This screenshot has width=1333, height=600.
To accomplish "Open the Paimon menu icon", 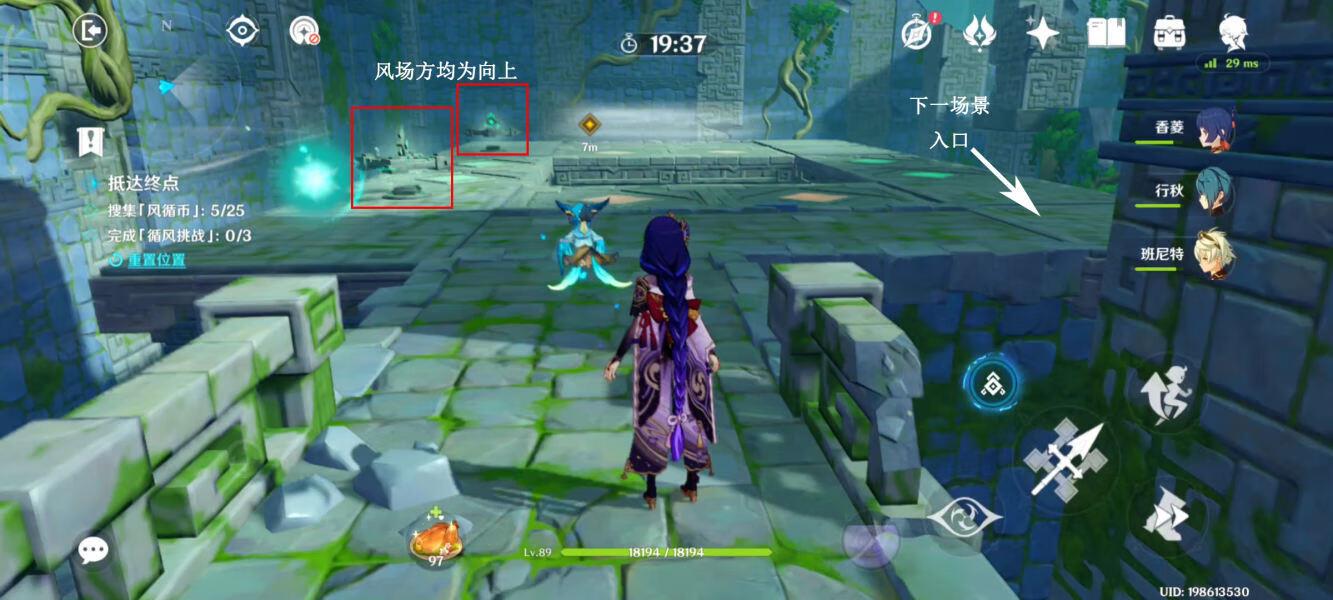I will [1233, 31].
